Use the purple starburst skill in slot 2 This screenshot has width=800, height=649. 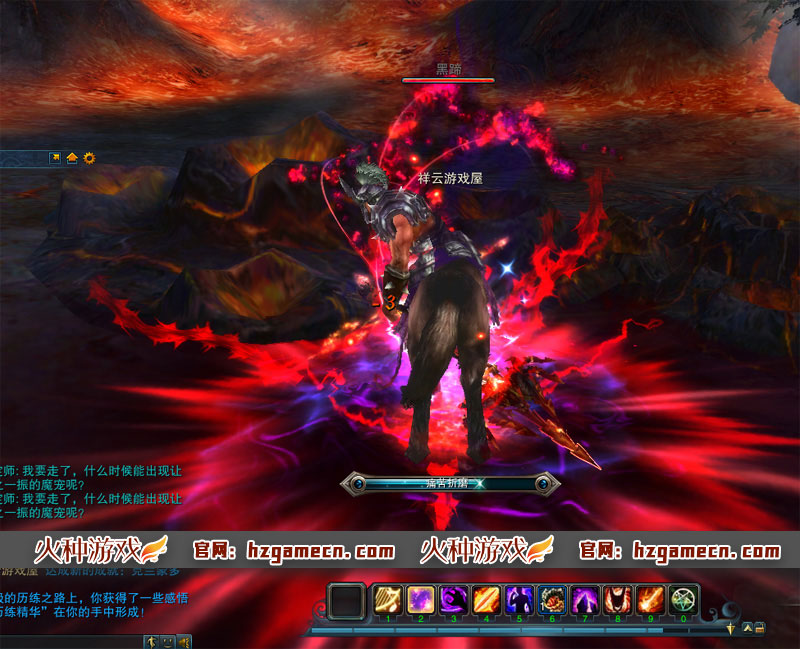pyautogui.click(x=420, y=600)
